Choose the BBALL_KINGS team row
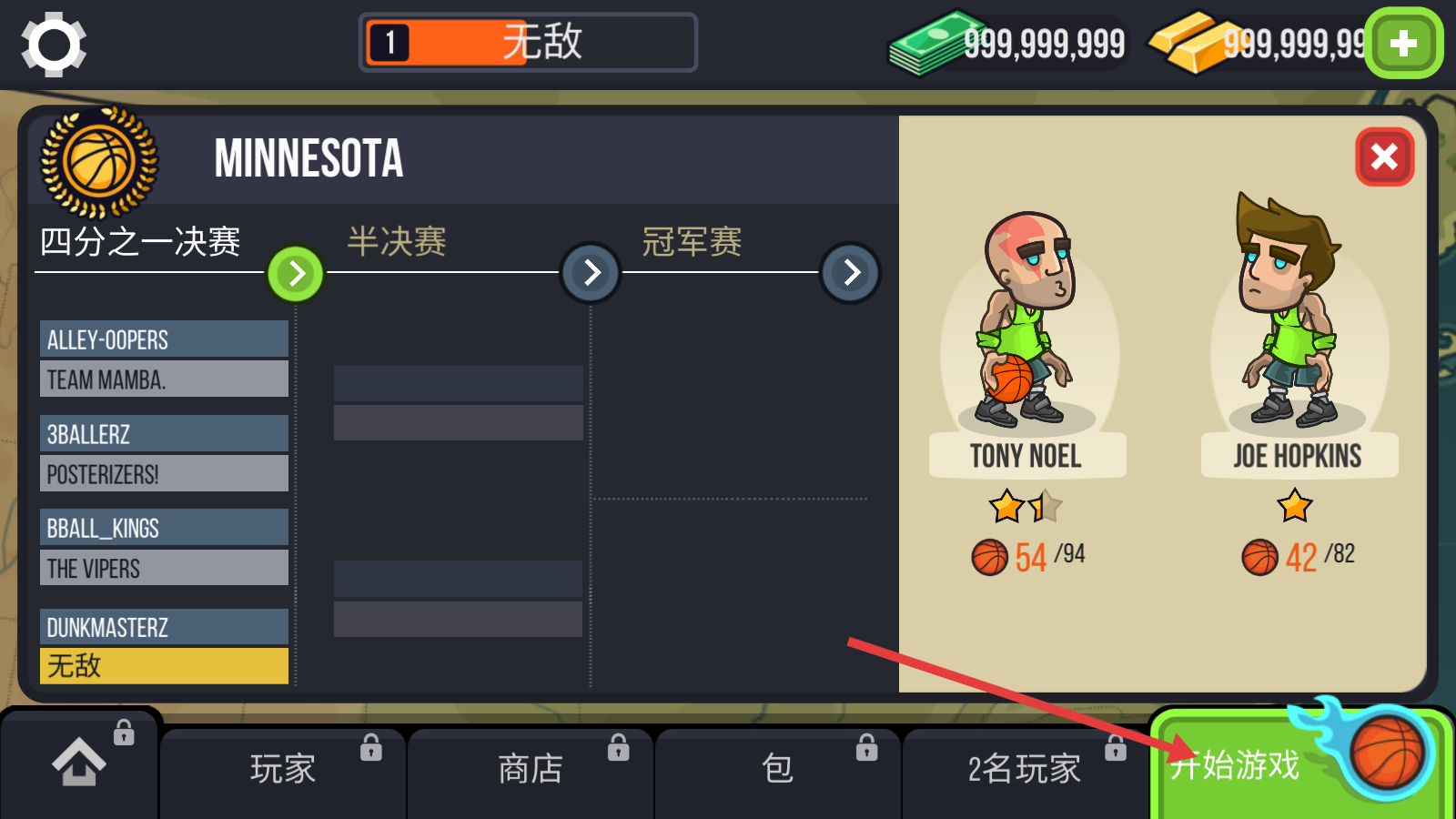 click(x=164, y=528)
